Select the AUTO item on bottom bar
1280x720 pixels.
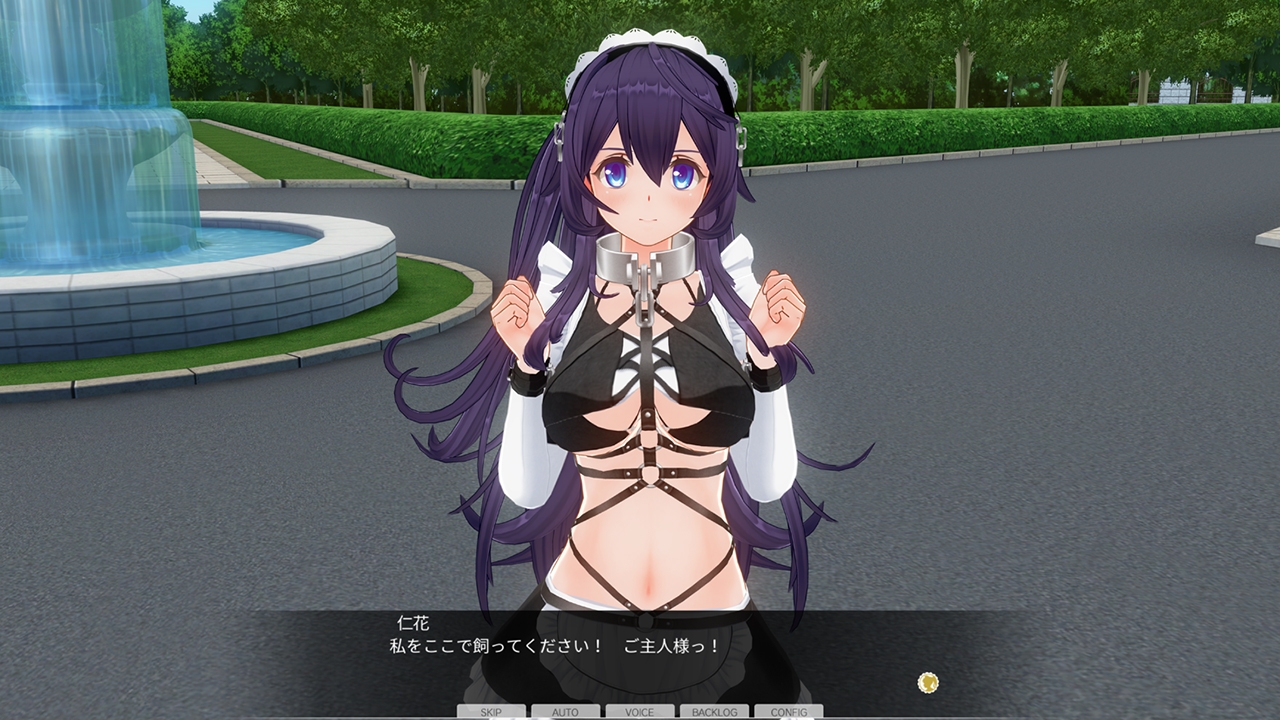(564, 712)
